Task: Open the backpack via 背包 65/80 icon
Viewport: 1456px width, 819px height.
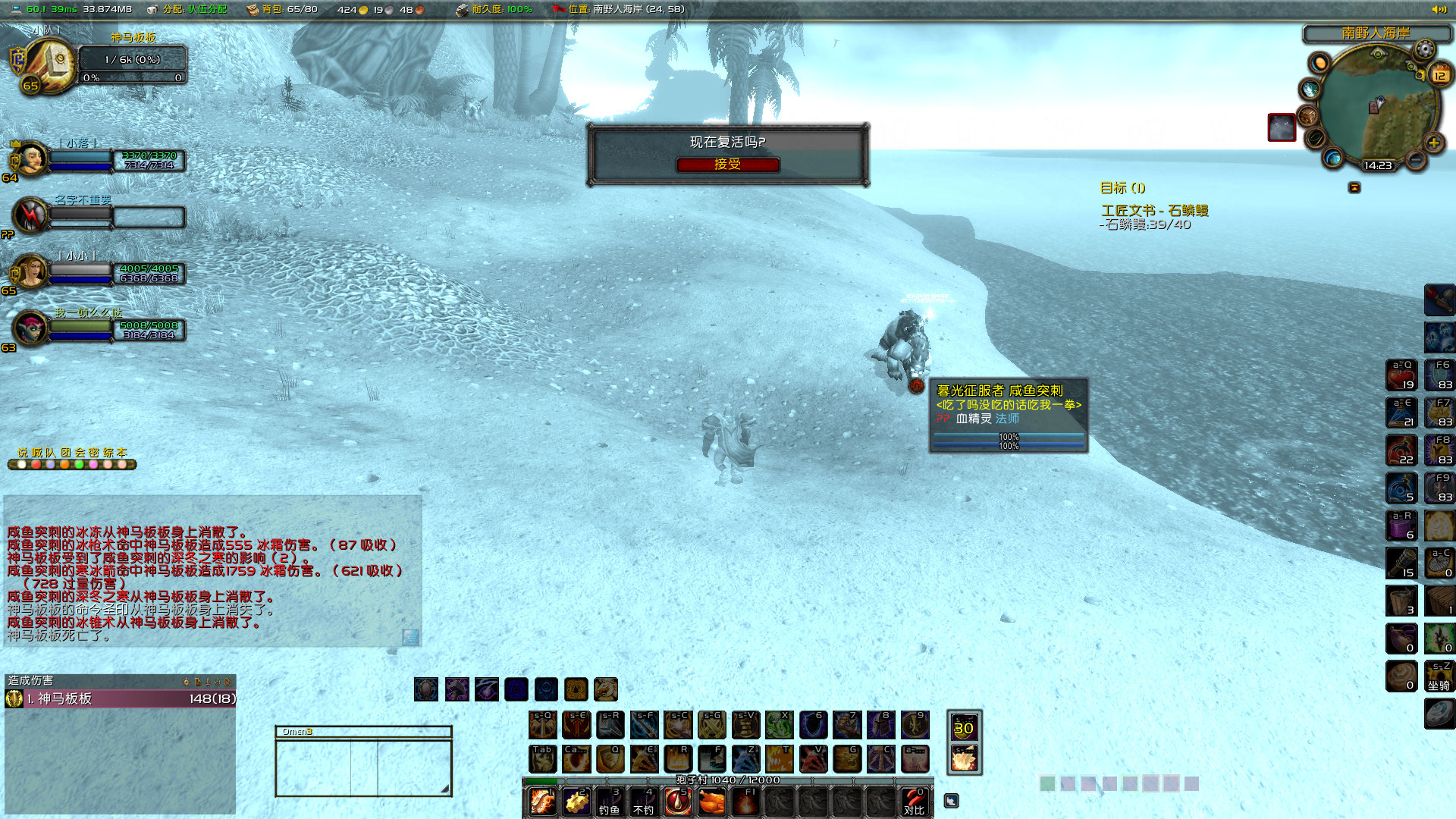Action: click(x=252, y=10)
